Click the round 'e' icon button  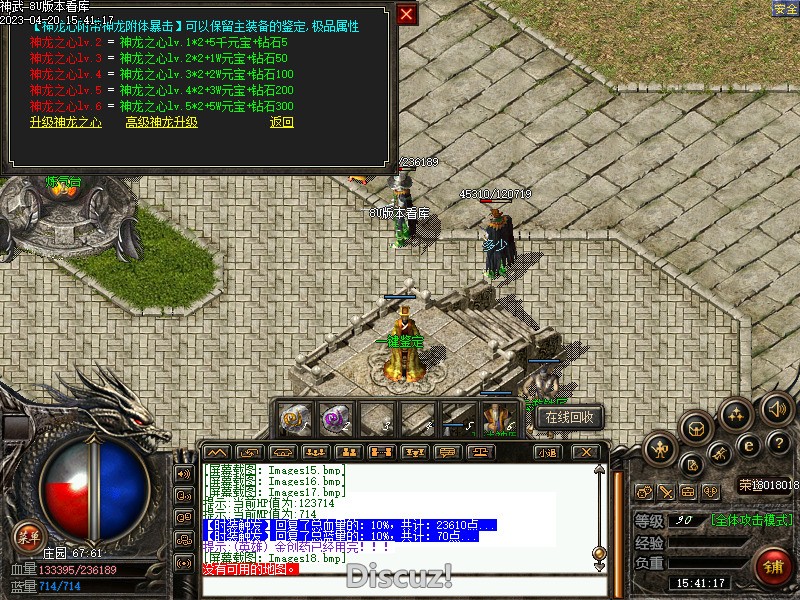coord(748,446)
